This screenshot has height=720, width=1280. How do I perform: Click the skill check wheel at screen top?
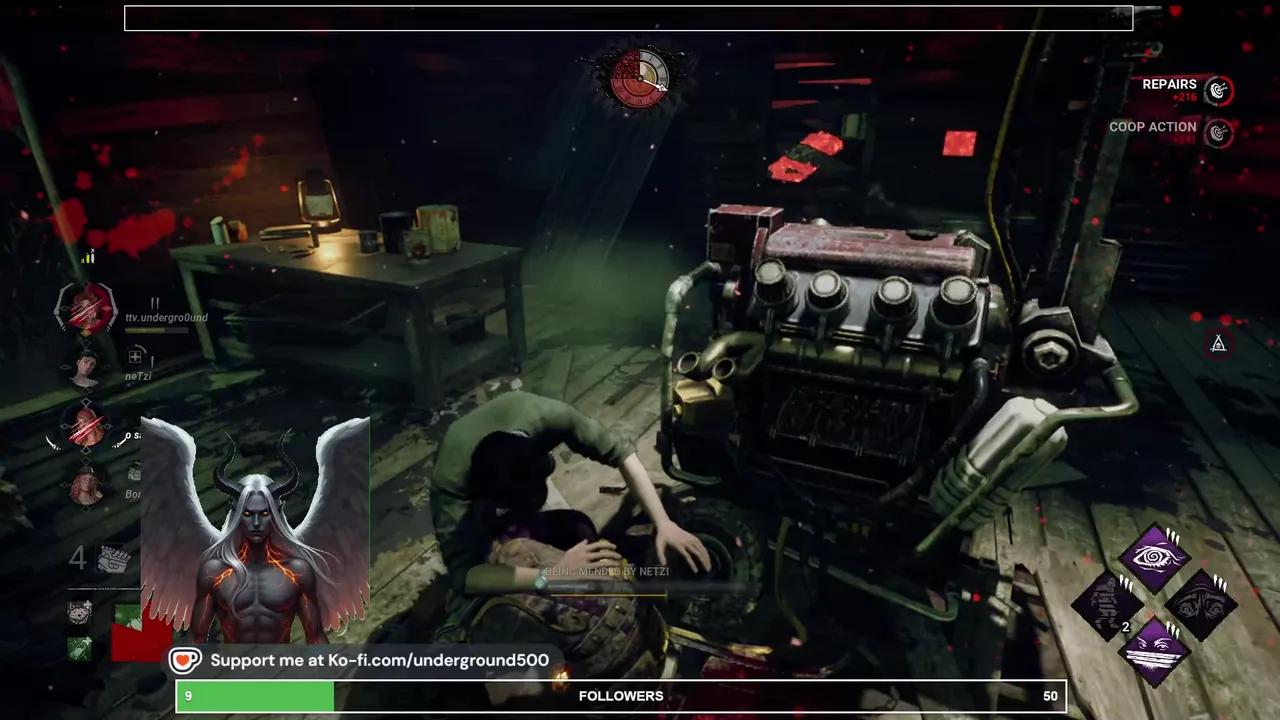[x=638, y=78]
